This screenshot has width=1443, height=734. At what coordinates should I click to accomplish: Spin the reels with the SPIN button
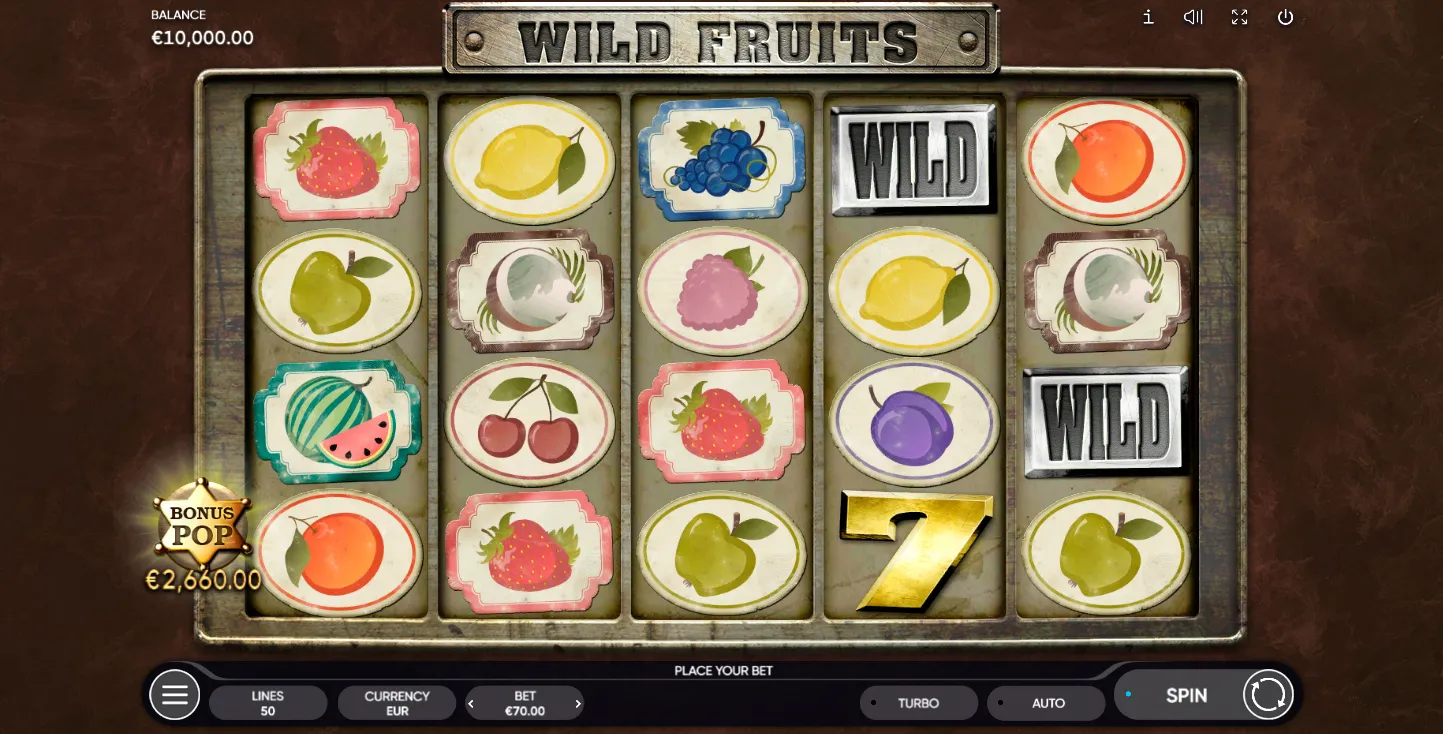coord(1186,695)
